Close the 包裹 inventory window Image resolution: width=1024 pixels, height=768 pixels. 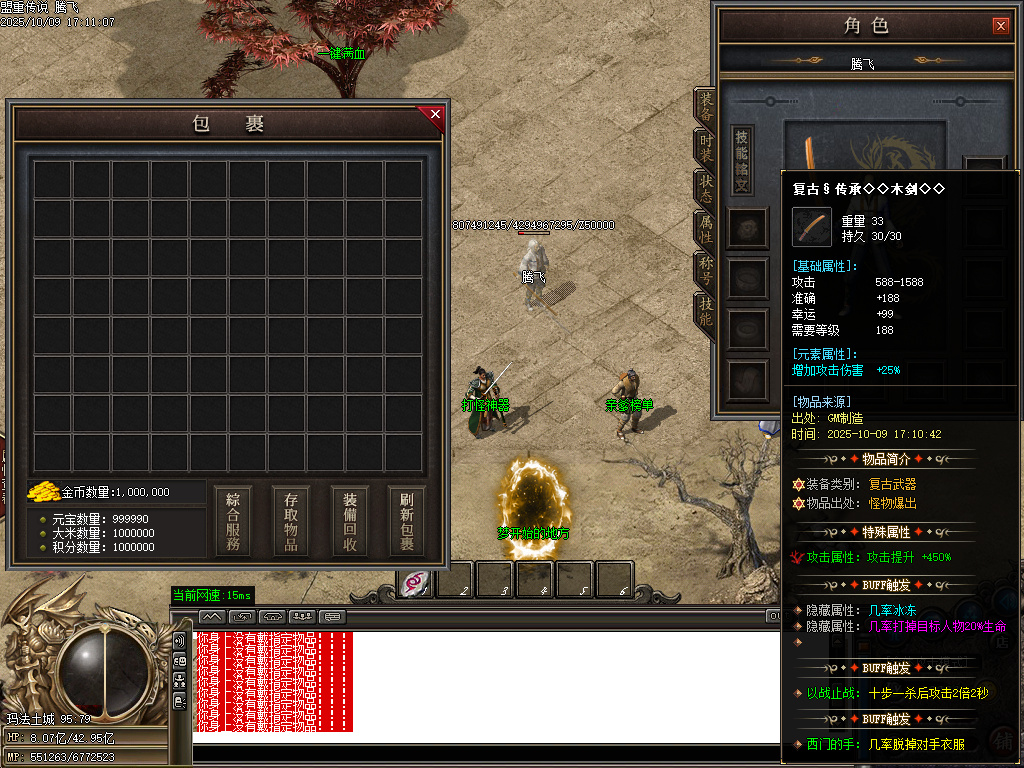point(435,114)
